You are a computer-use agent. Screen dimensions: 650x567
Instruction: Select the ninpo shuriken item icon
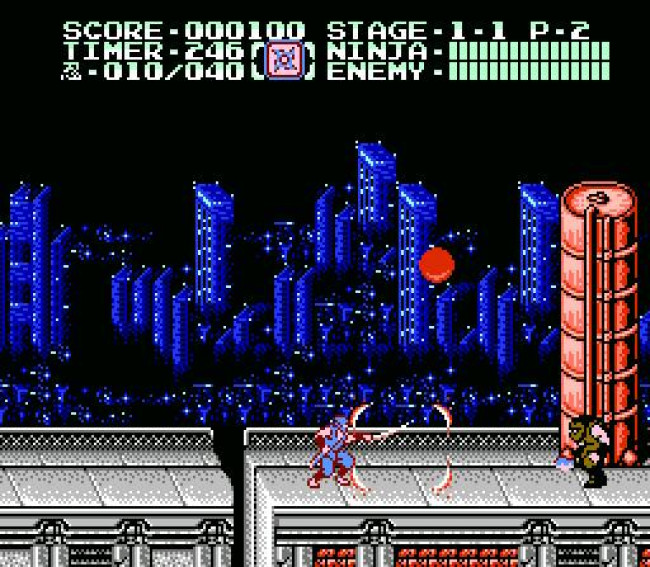coord(287,61)
